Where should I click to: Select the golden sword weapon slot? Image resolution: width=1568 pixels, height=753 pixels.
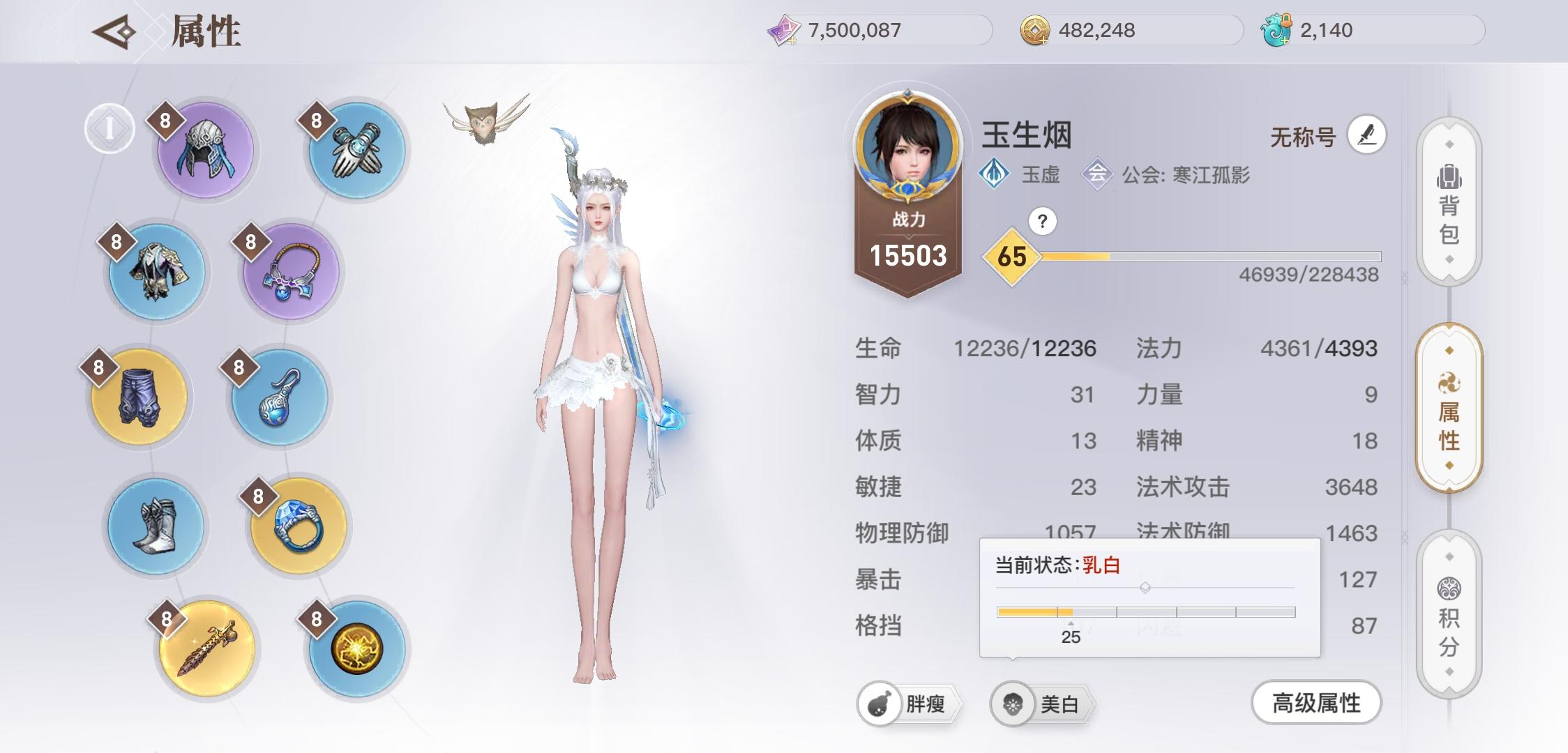207,647
